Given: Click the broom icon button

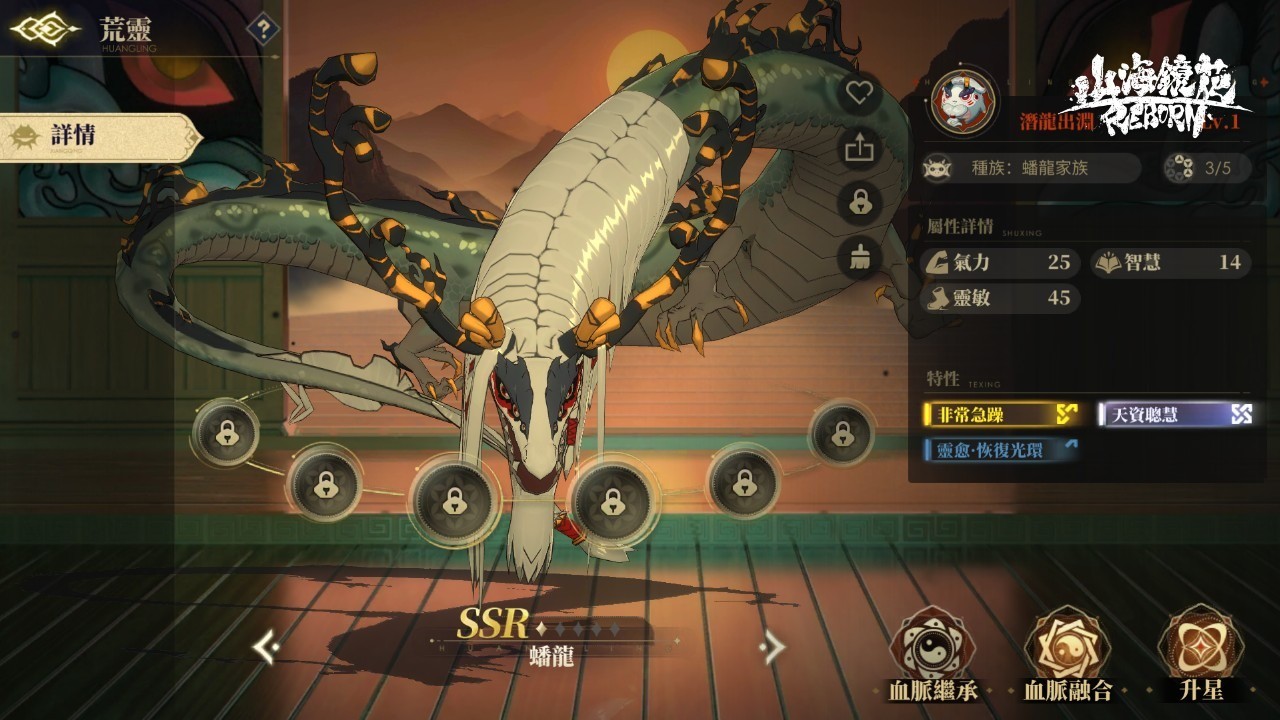Looking at the screenshot, I should coord(859,258).
